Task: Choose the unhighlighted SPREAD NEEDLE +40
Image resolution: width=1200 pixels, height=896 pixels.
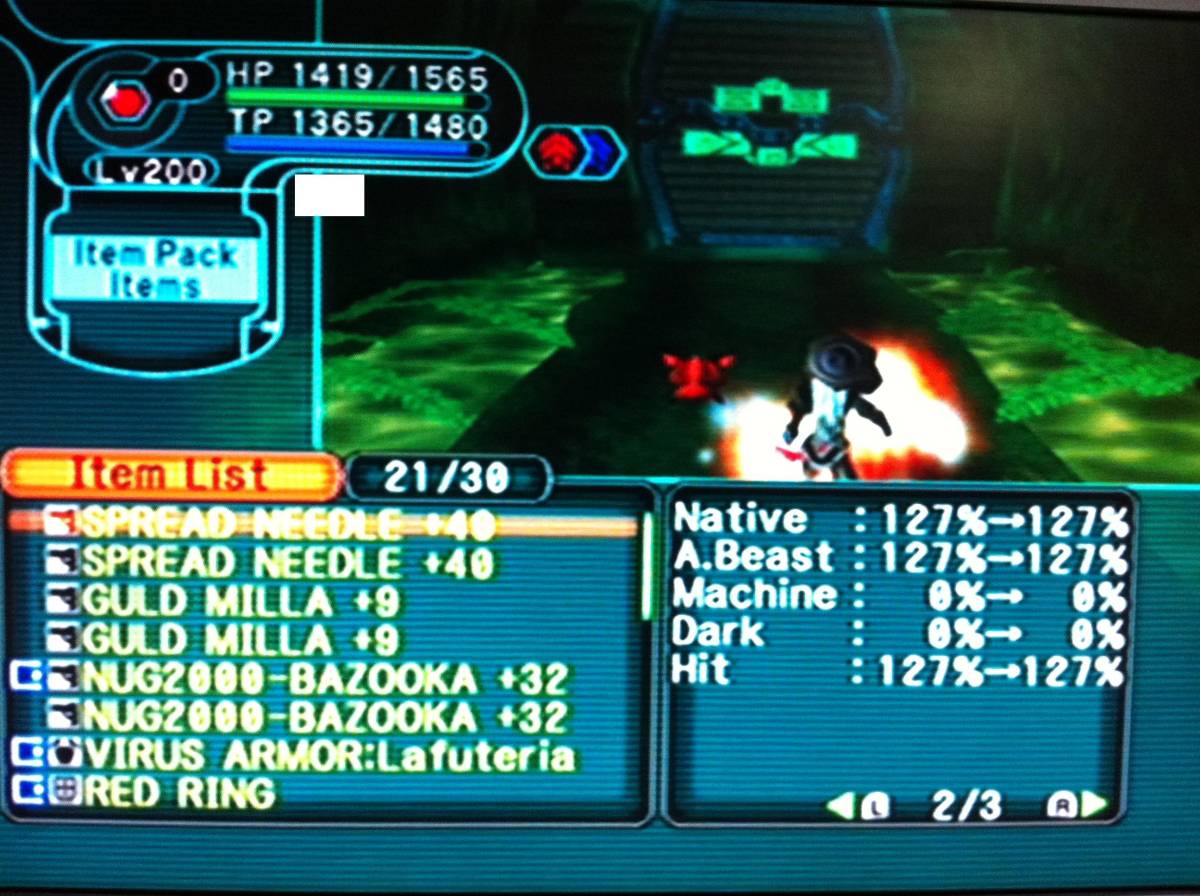Action: pos(286,563)
